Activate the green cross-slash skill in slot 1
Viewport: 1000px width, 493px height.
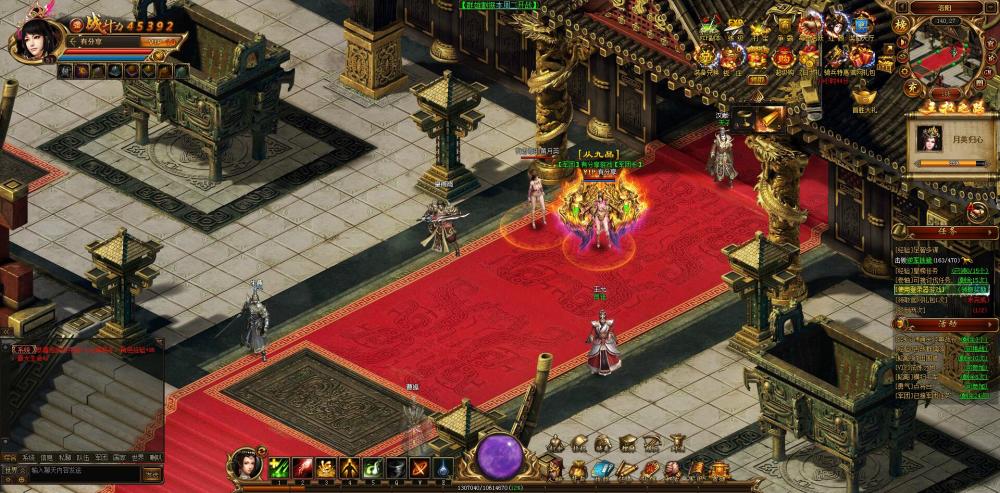(279, 467)
